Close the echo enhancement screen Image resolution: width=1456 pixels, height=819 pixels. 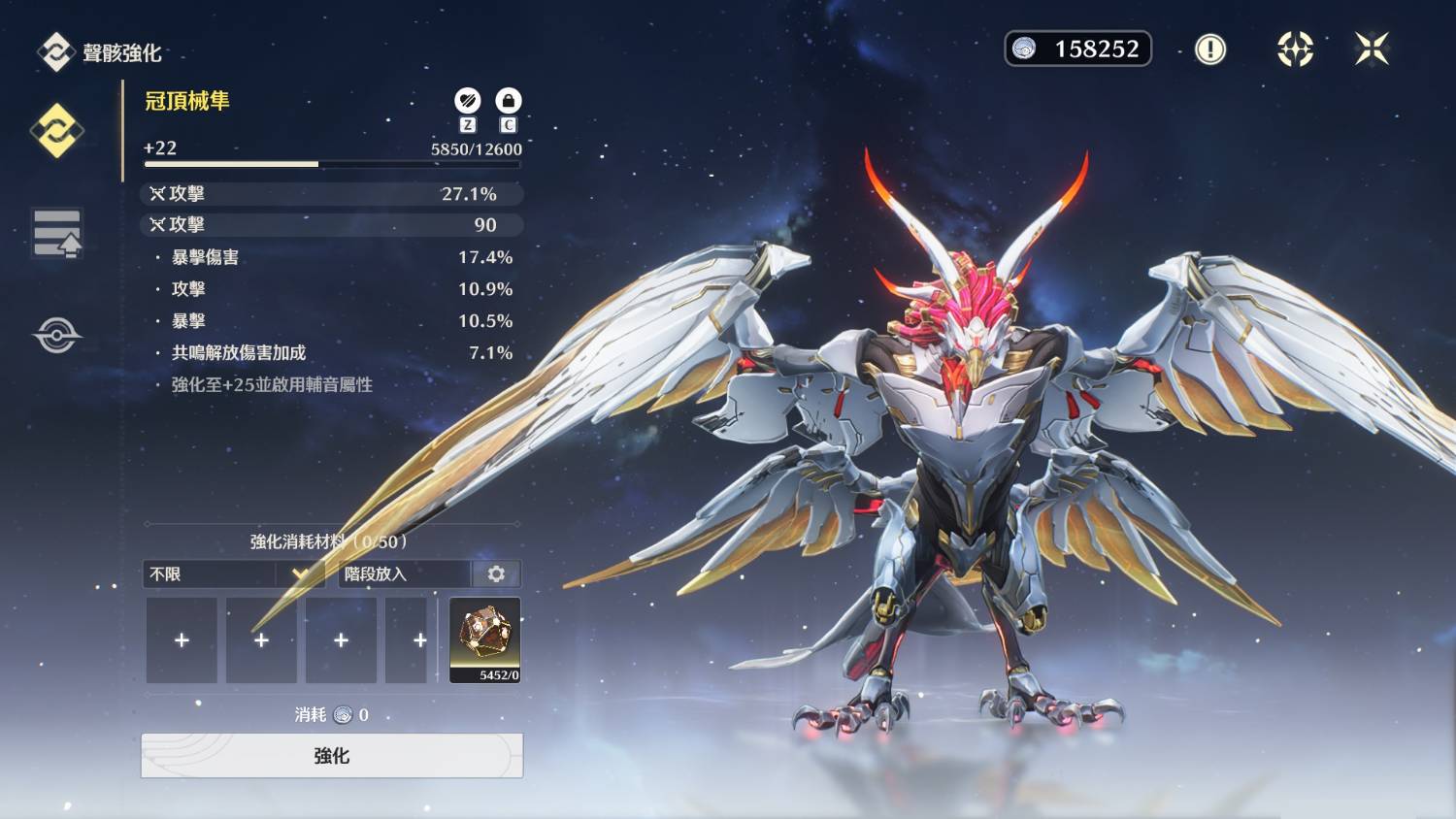(1372, 49)
